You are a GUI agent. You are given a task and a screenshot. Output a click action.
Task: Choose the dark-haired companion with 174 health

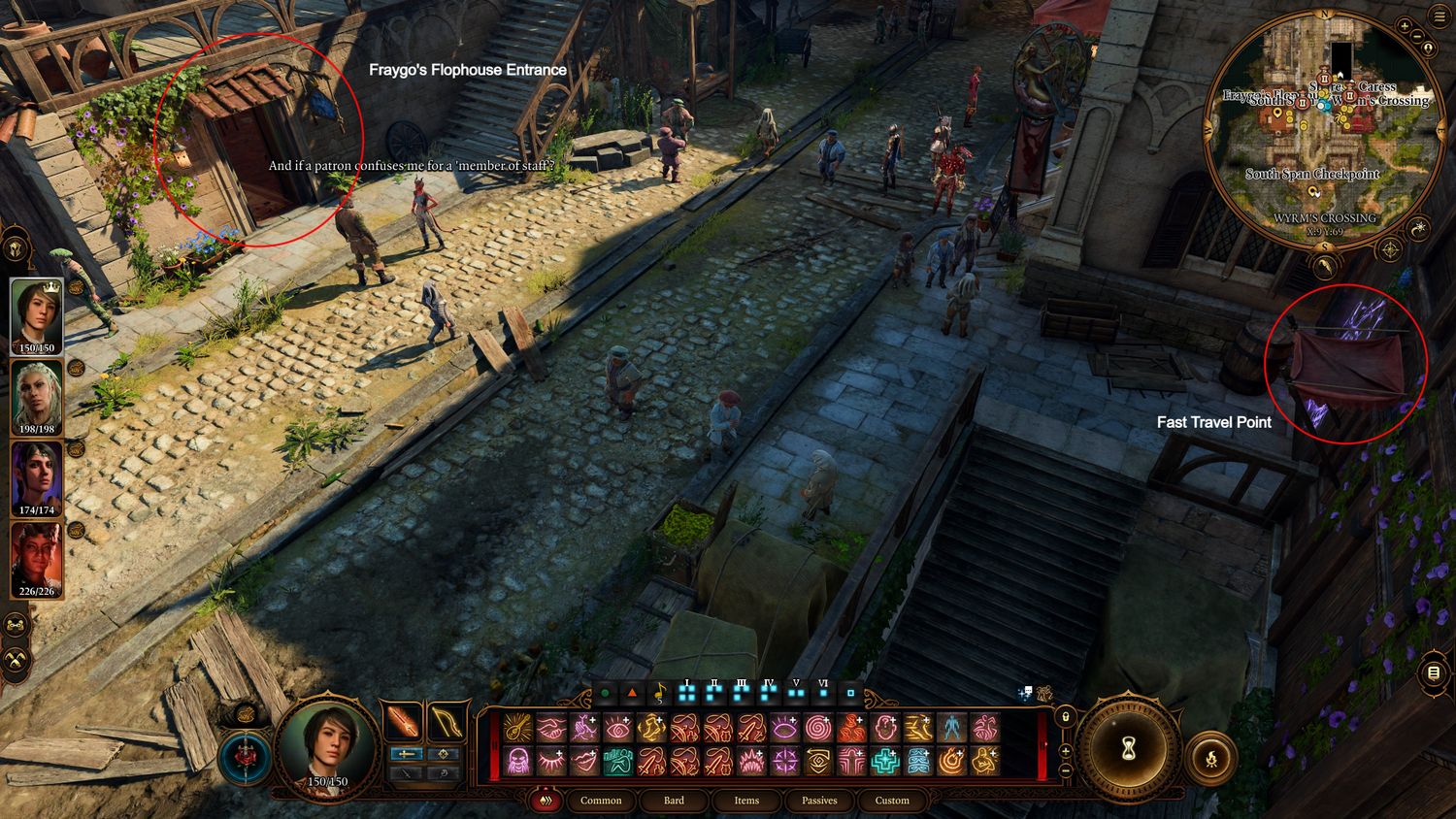37,478
